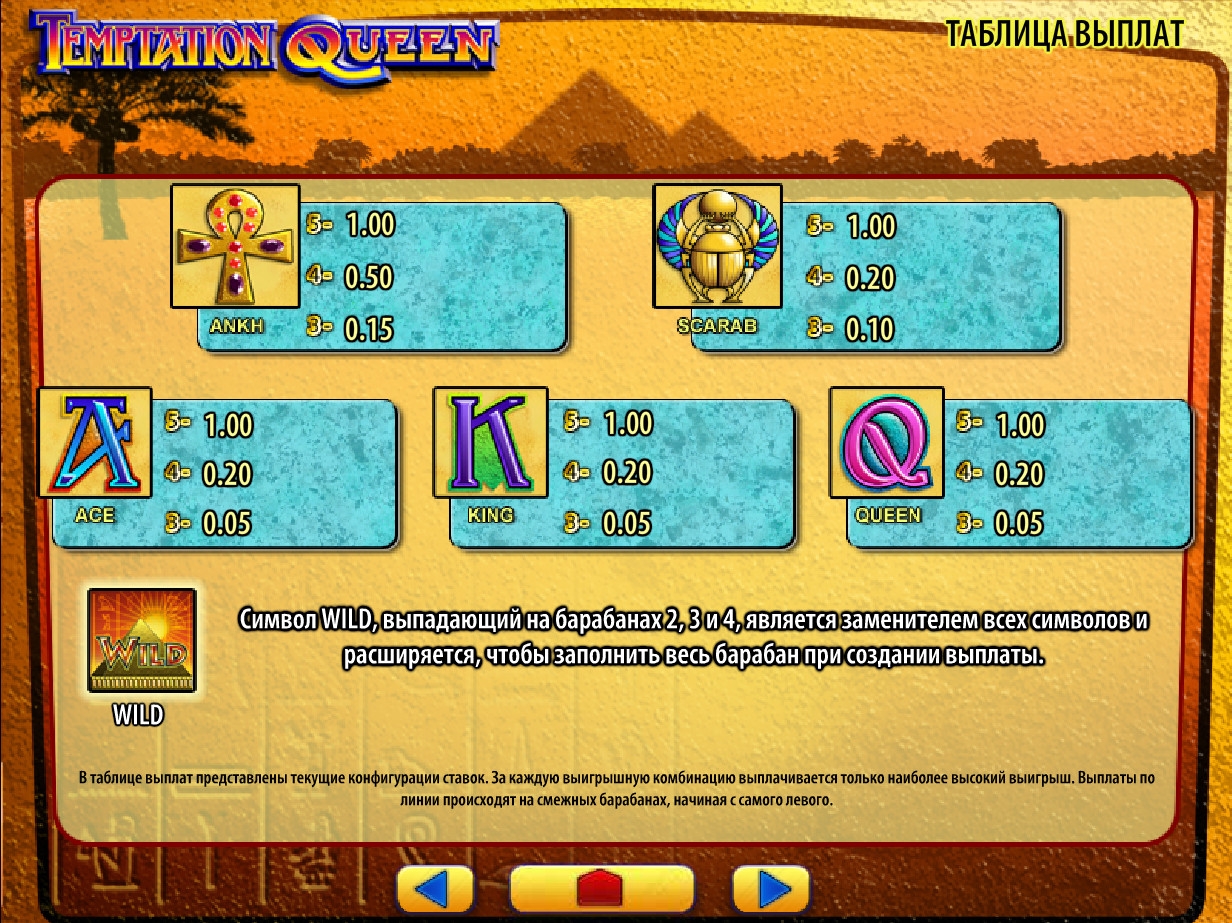Return to the game with the red home button

[601, 888]
